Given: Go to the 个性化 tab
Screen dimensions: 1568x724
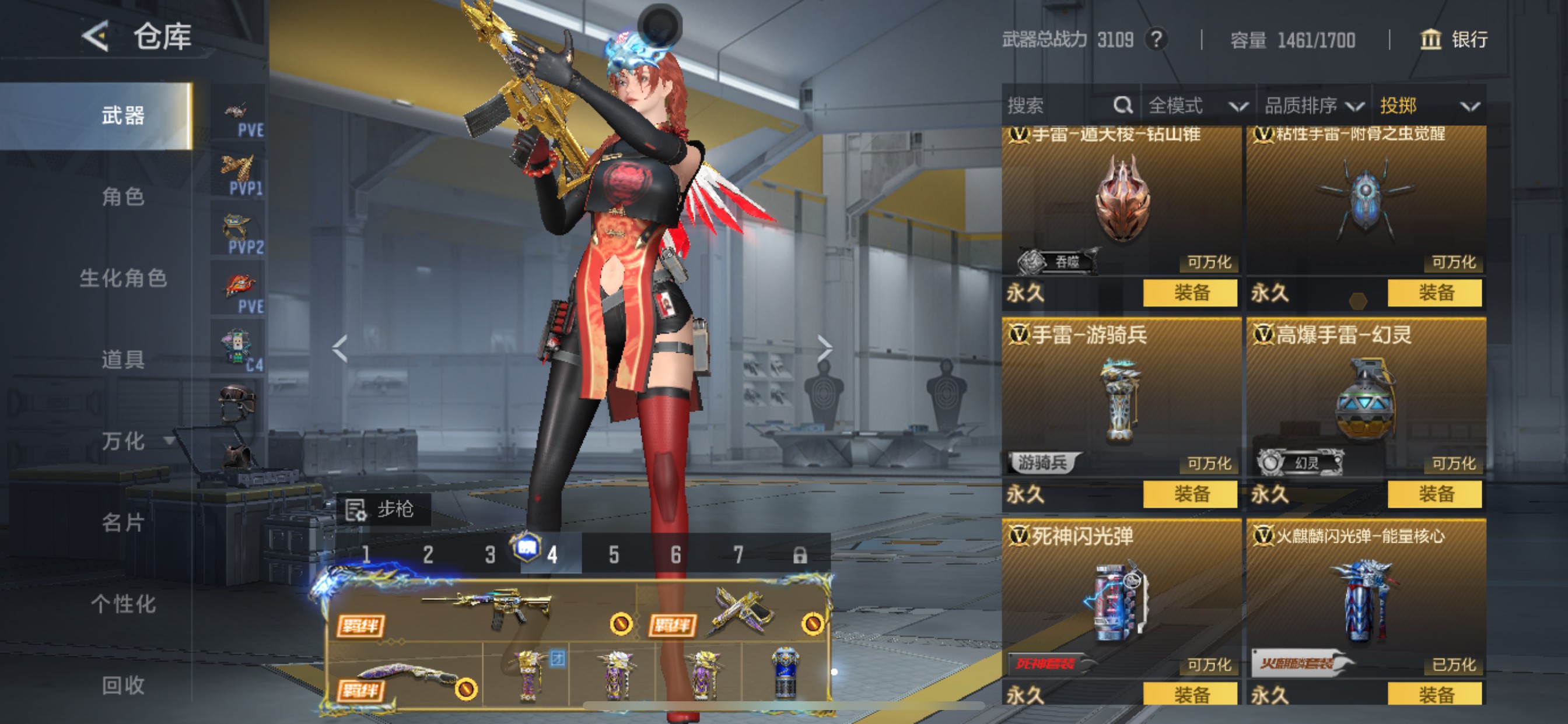Looking at the screenshot, I should pos(123,603).
